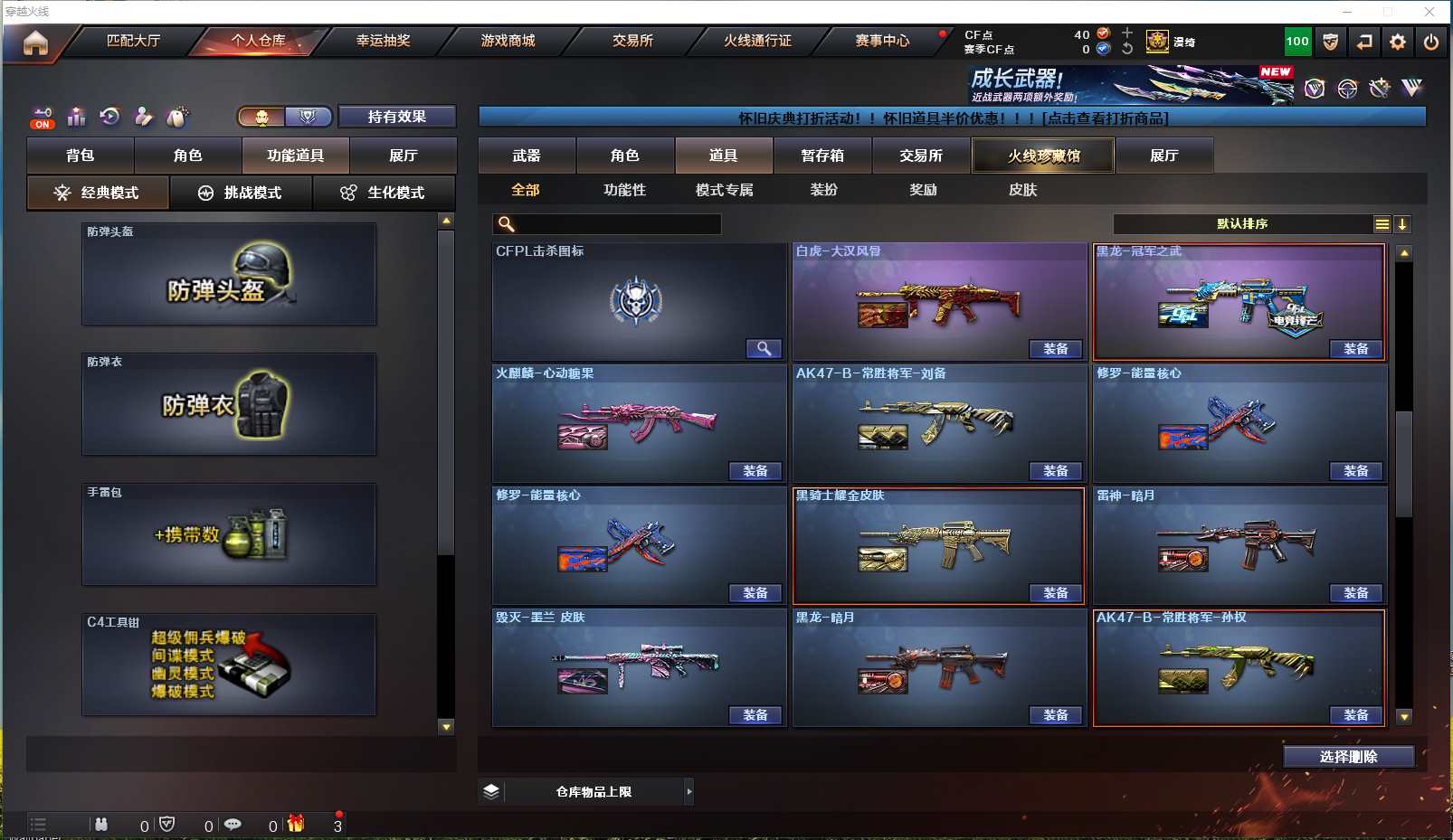Choose the 生化模式 biochemical mode tab

point(384,193)
